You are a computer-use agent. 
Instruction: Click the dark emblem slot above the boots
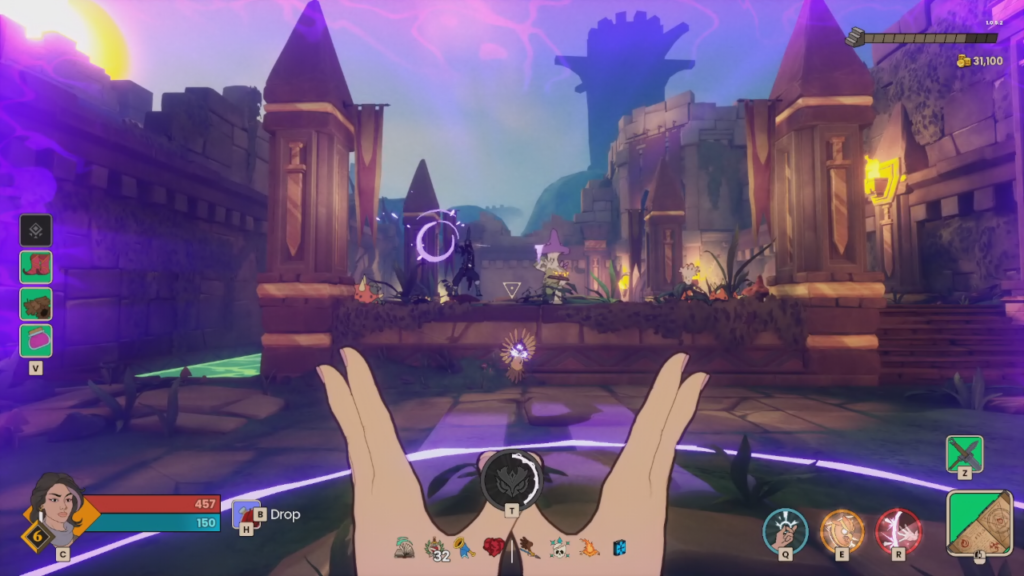click(36, 230)
